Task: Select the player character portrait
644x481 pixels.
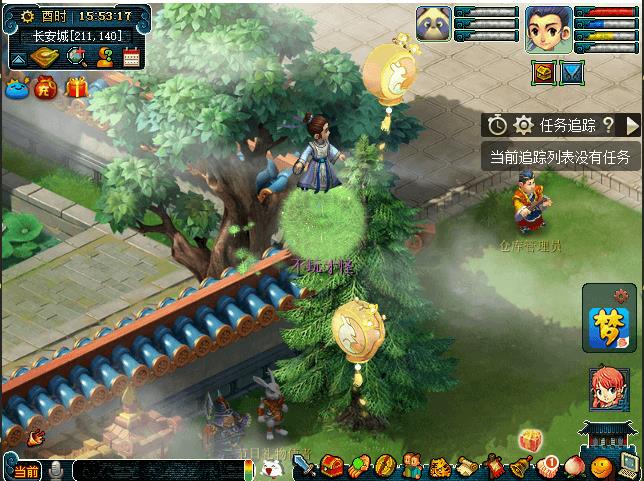Action: [548, 28]
